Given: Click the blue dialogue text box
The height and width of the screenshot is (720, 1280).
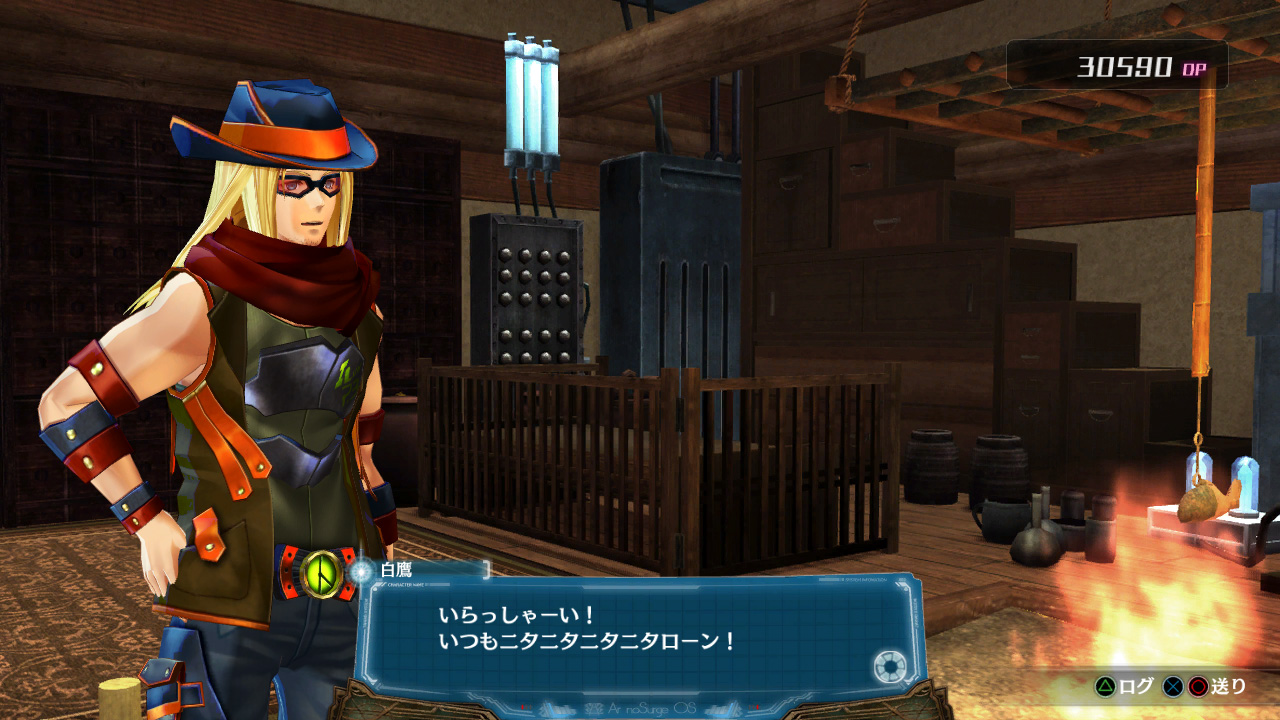Looking at the screenshot, I should pos(640,632).
